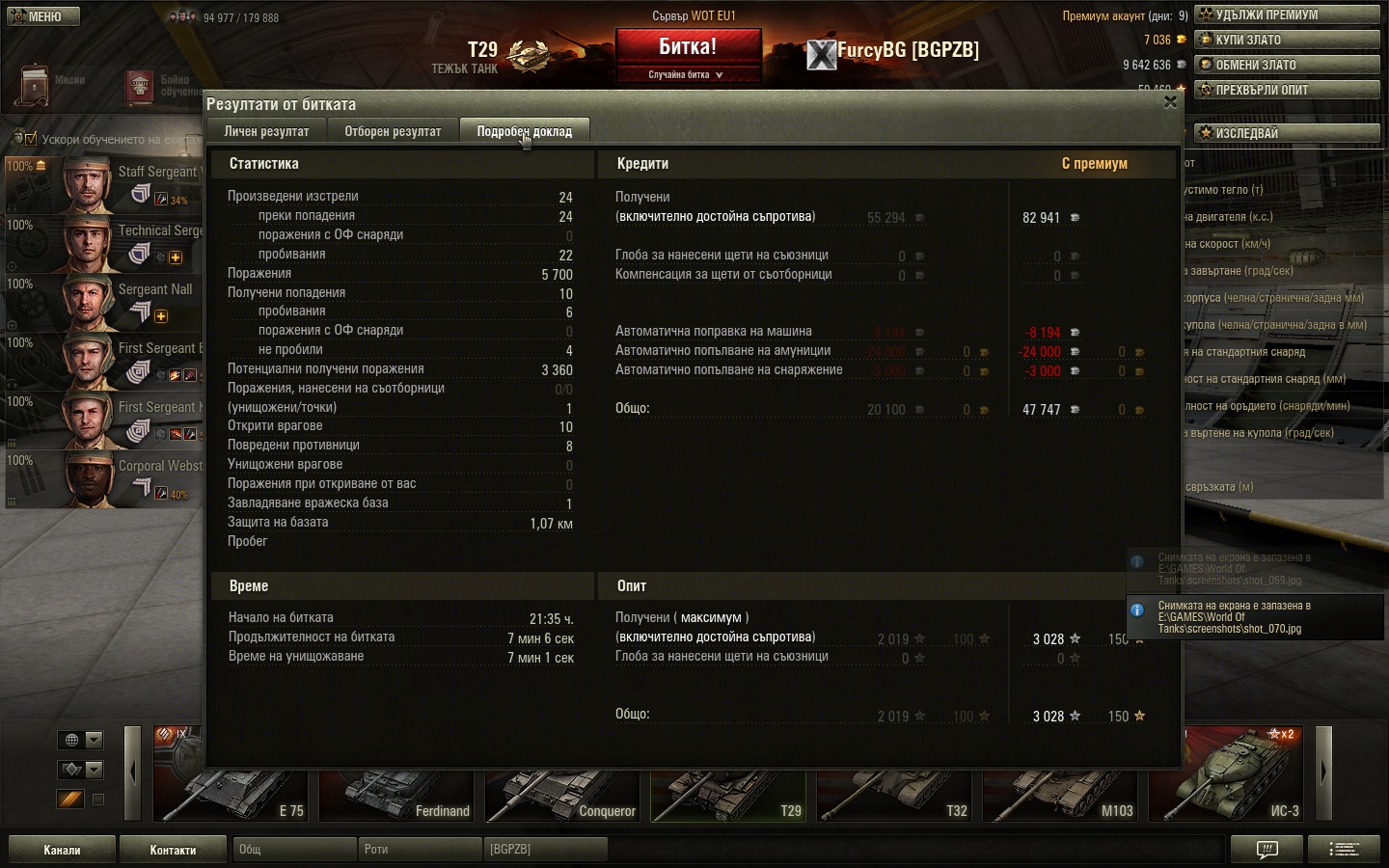Image resolution: width=1389 pixels, height=868 pixels.
Task: Open the Случайна битка battle type dropdown
Action: (687, 74)
